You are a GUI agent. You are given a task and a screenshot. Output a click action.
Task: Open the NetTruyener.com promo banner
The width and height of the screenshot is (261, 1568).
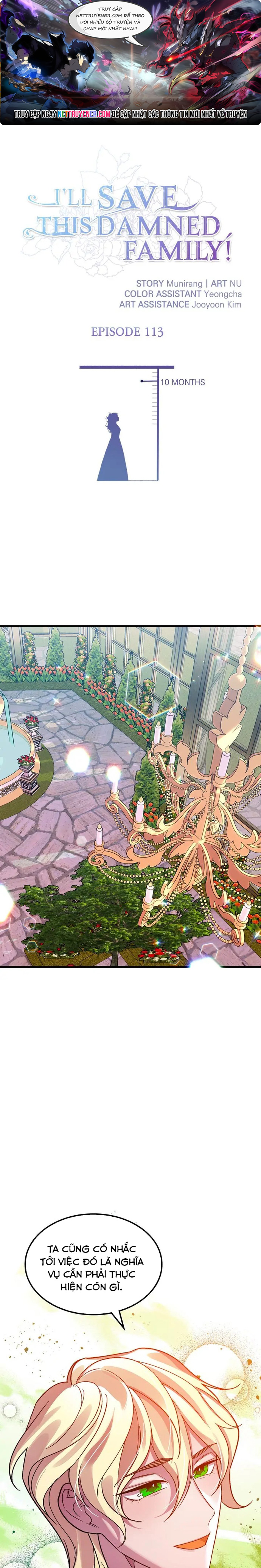(130, 63)
